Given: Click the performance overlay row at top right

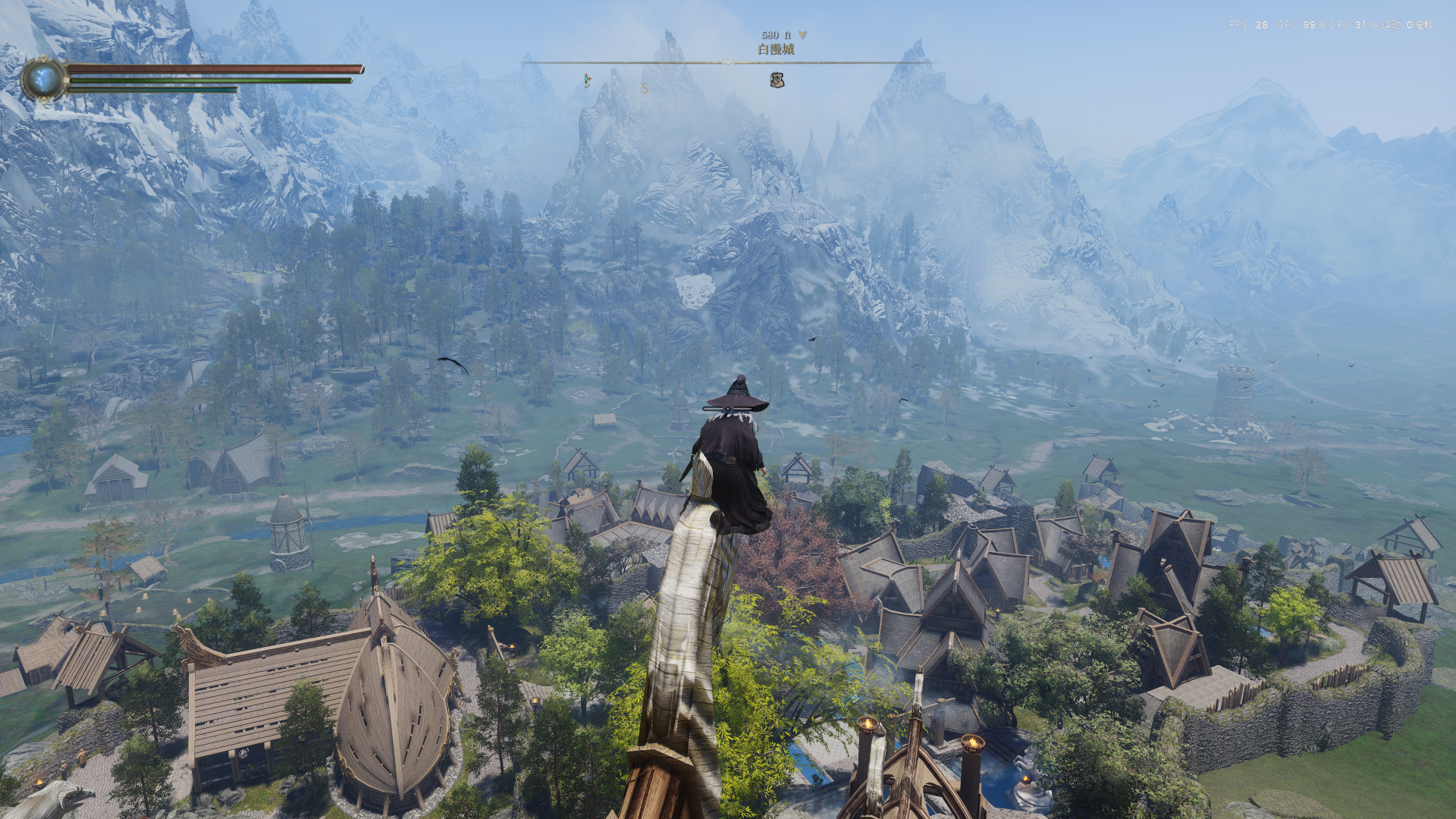Looking at the screenshot, I should click(1327, 24).
